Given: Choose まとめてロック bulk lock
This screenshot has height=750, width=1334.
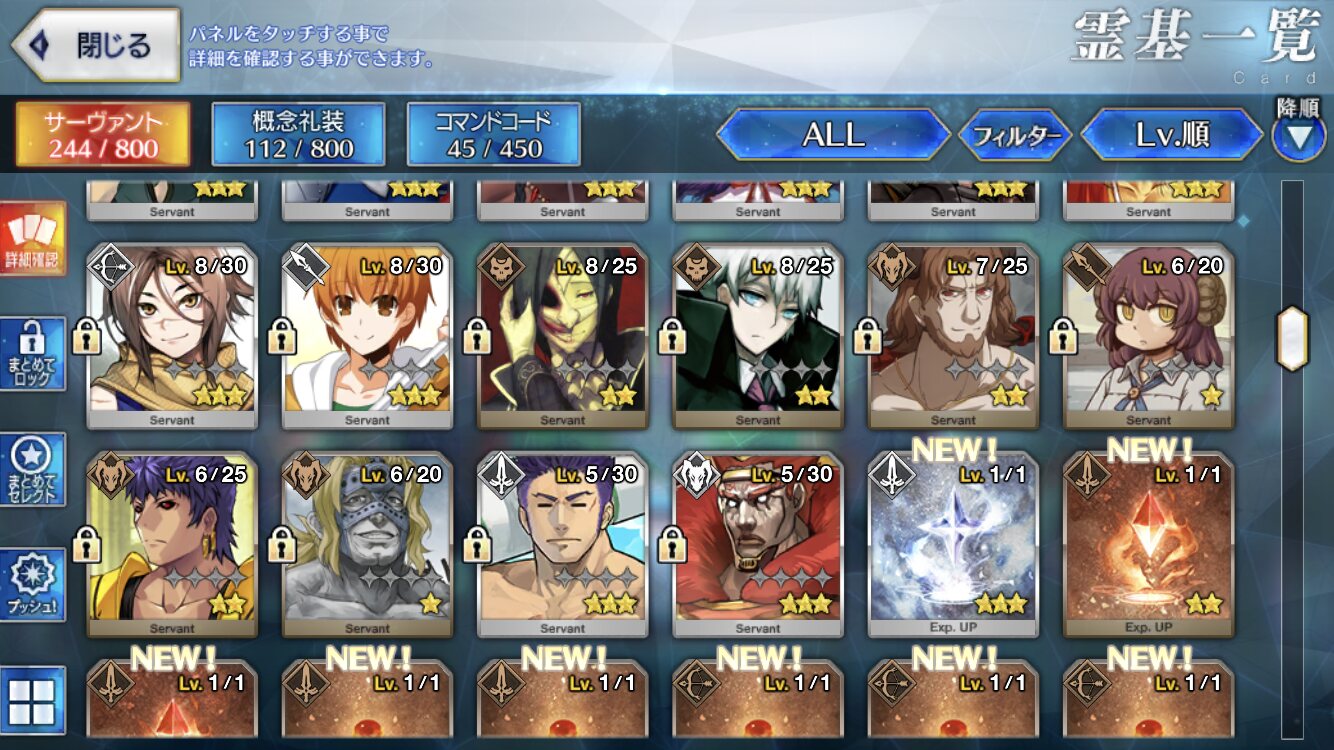Looking at the screenshot, I should click(x=32, y=353).
